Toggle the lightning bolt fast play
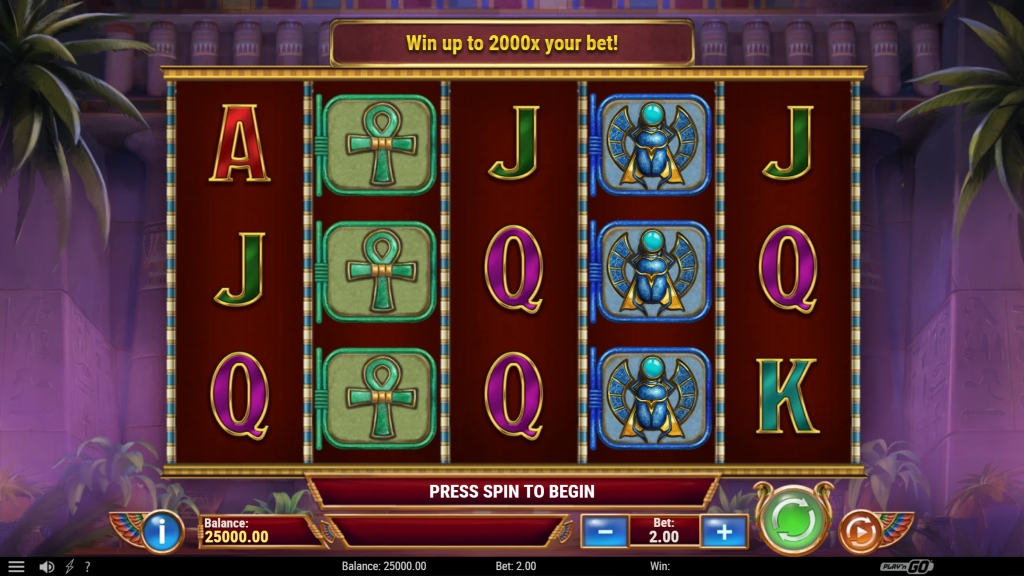 click(69, 566)
